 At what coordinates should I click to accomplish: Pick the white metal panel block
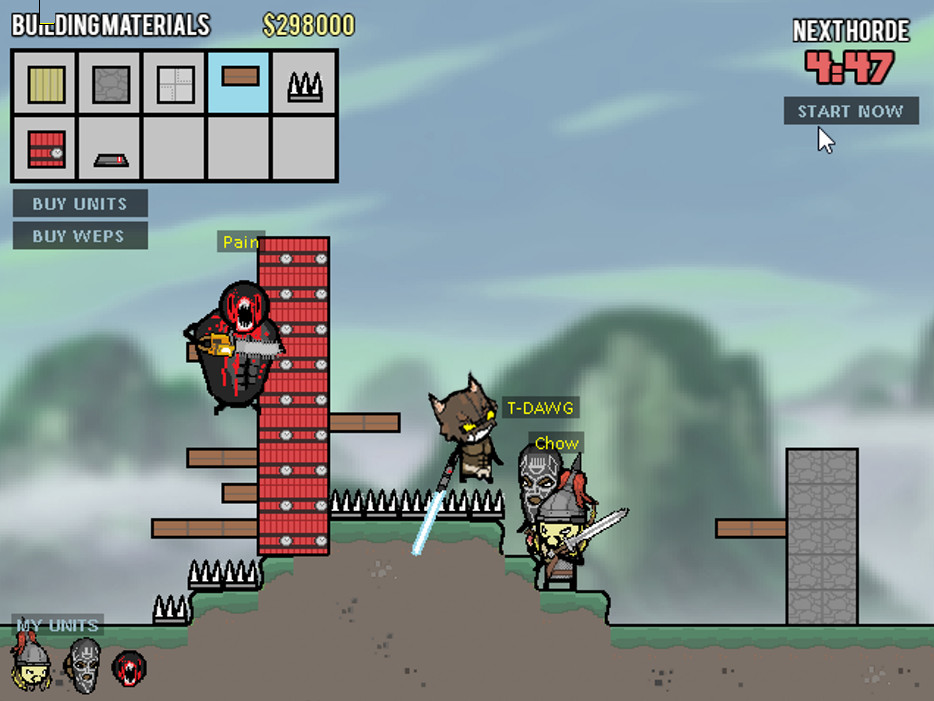coord(175,83)
